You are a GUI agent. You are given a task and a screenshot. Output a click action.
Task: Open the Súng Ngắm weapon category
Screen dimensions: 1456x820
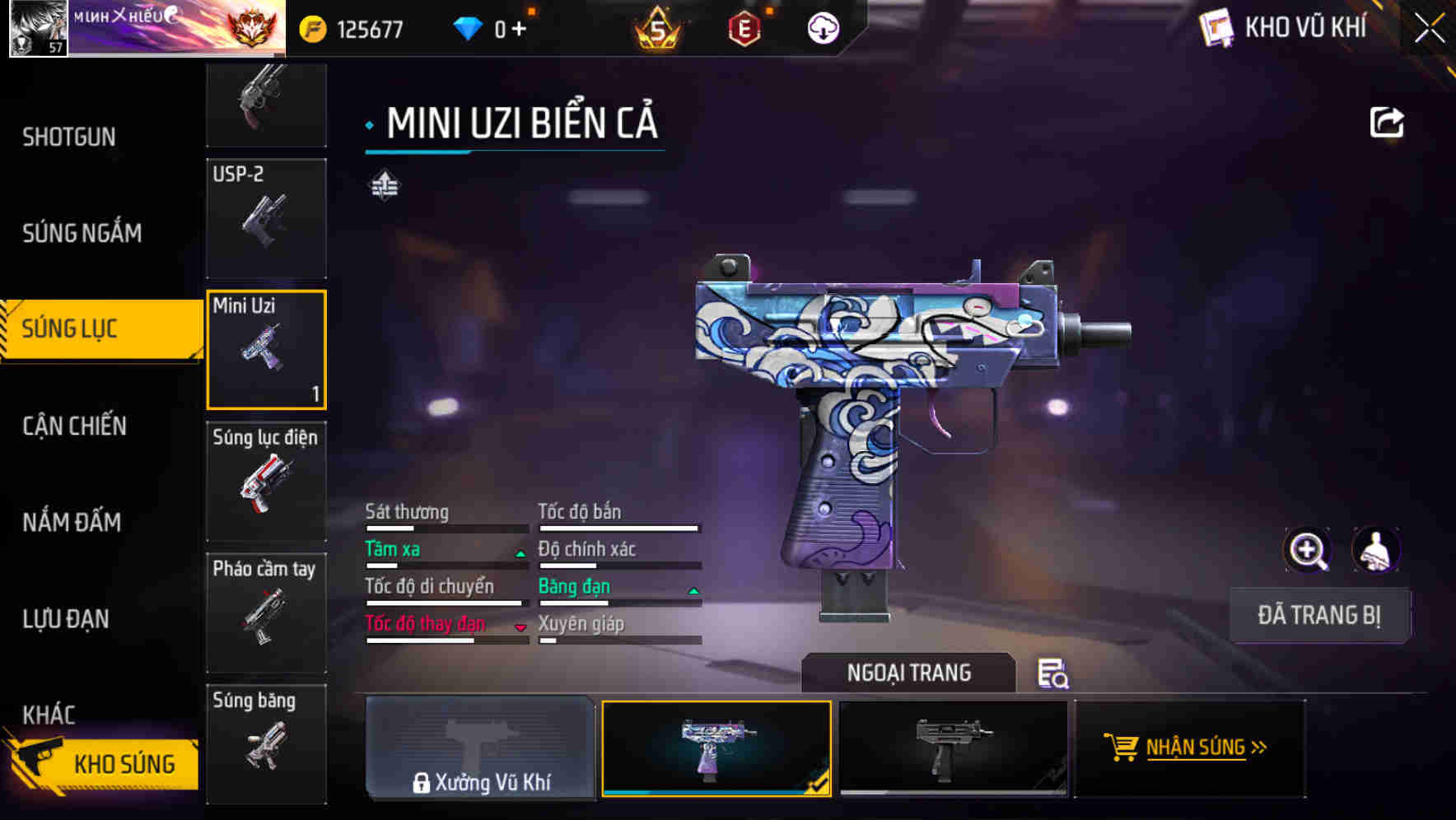(82, 233)
